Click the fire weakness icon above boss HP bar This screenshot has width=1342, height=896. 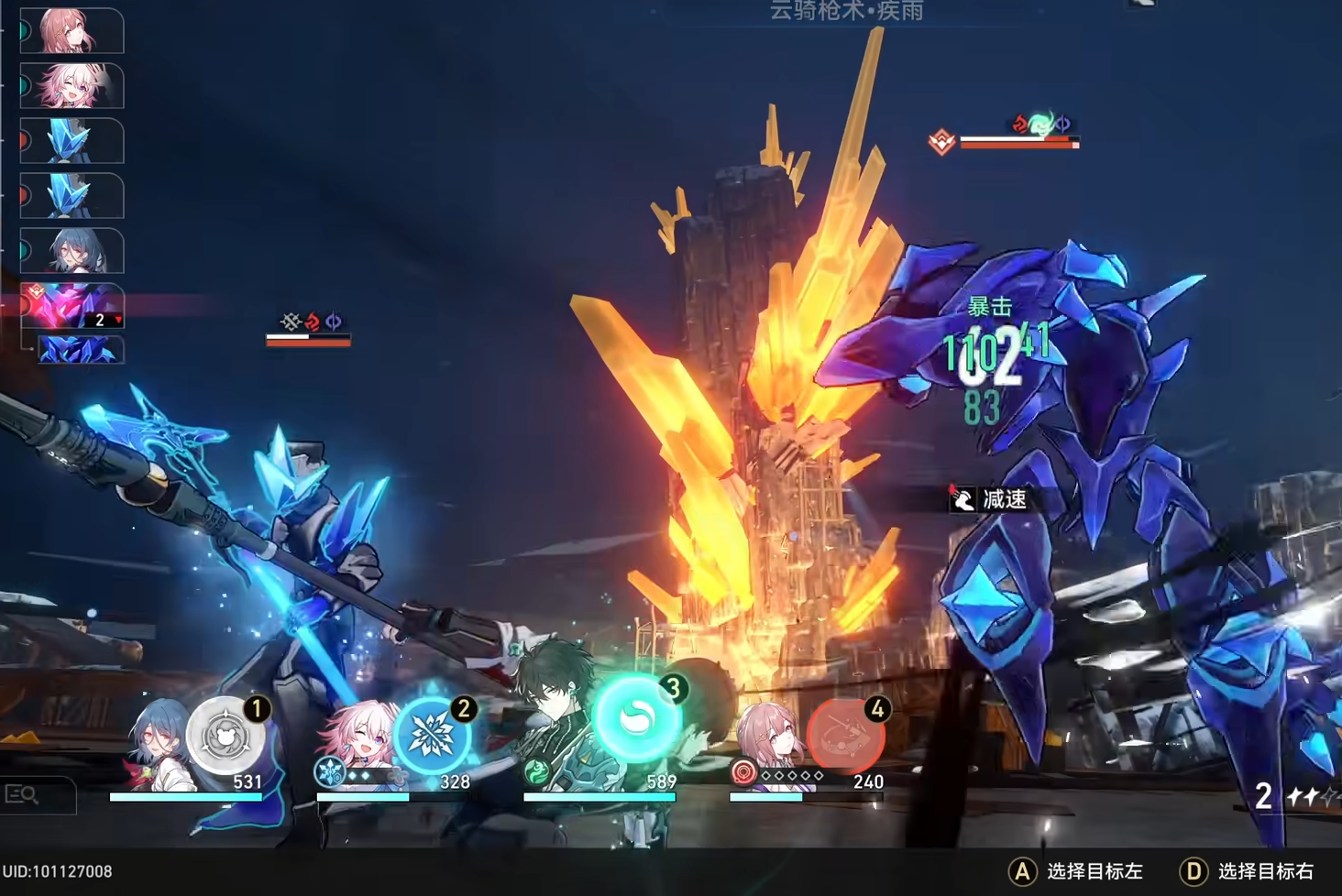[1020, 121]
